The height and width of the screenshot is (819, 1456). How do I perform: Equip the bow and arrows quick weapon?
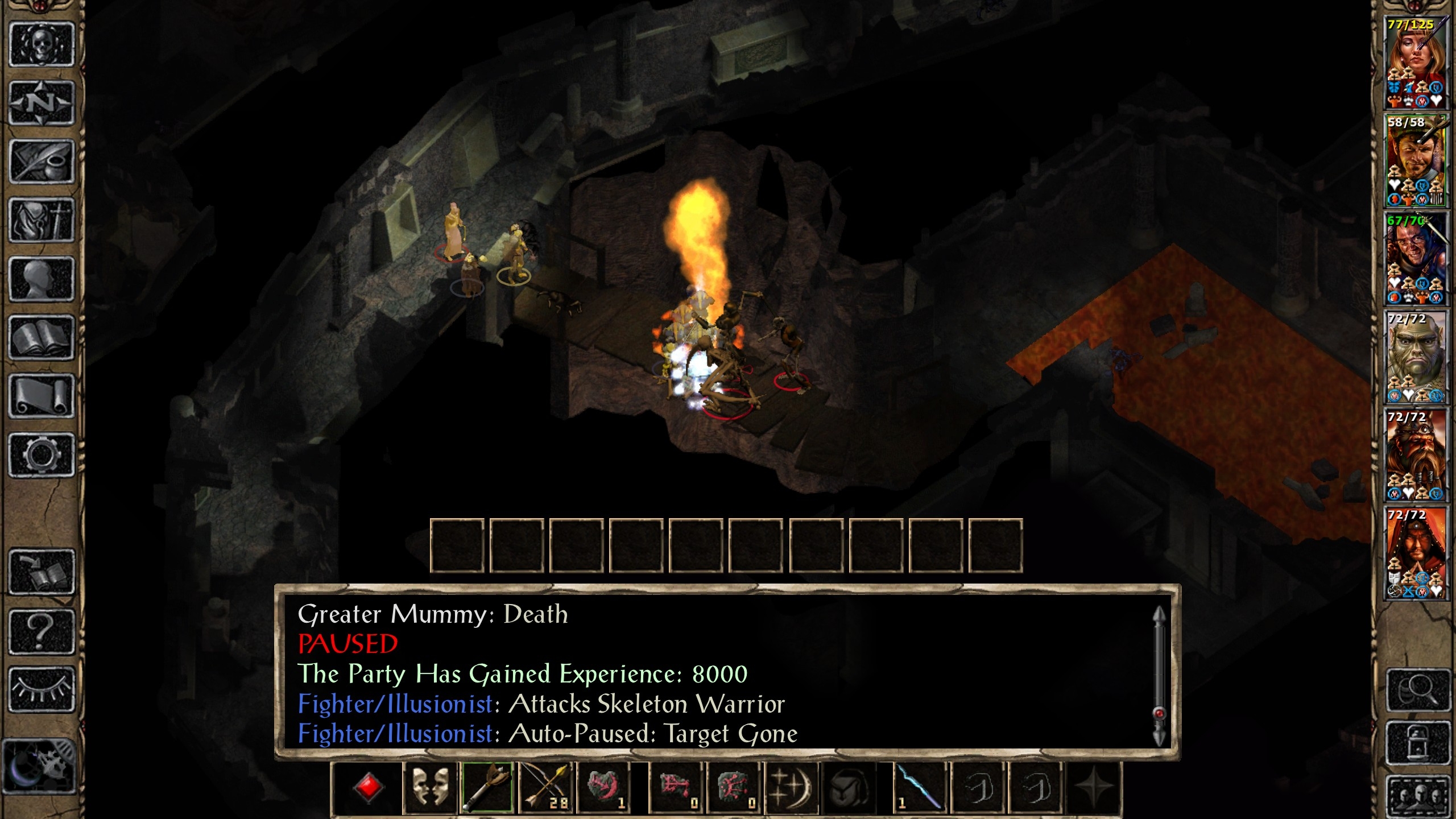(545, 788)
